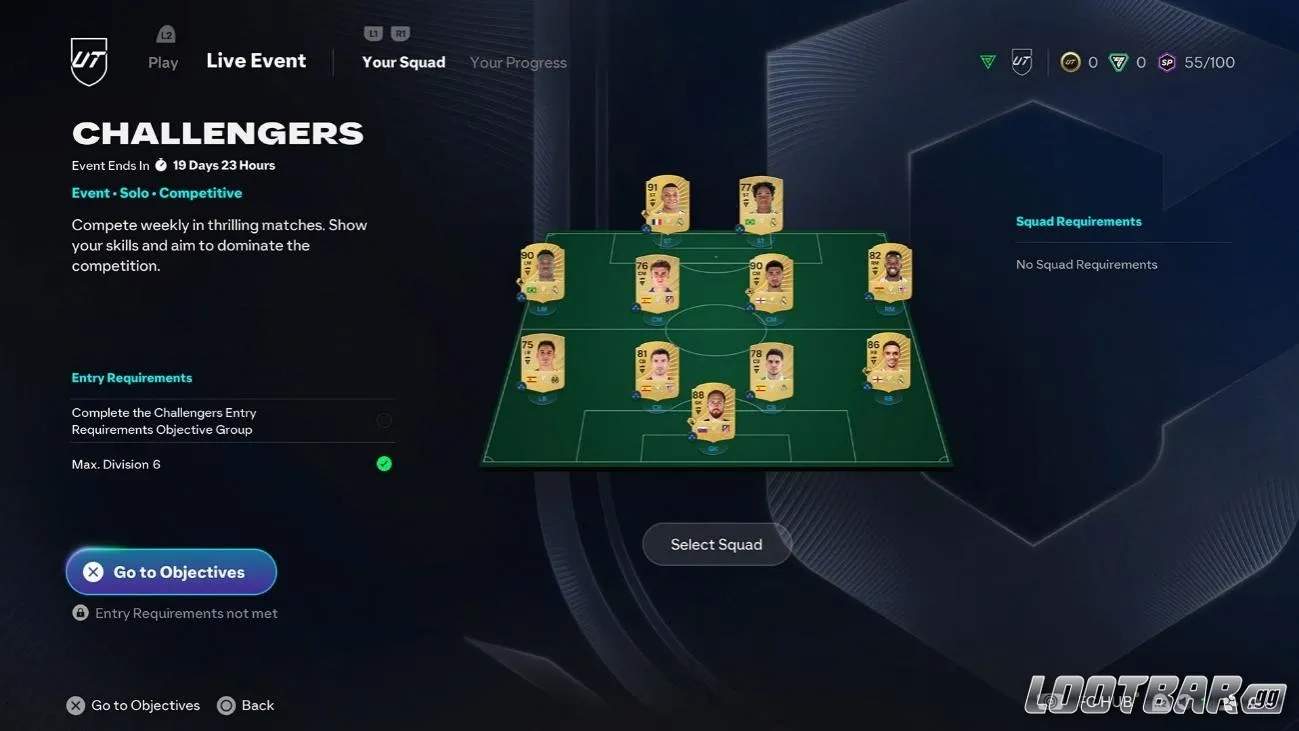Image resolution: width=1299 pixels, height=731 pixels.
Task: Select the 91-rated striker card
Action: 665,204
